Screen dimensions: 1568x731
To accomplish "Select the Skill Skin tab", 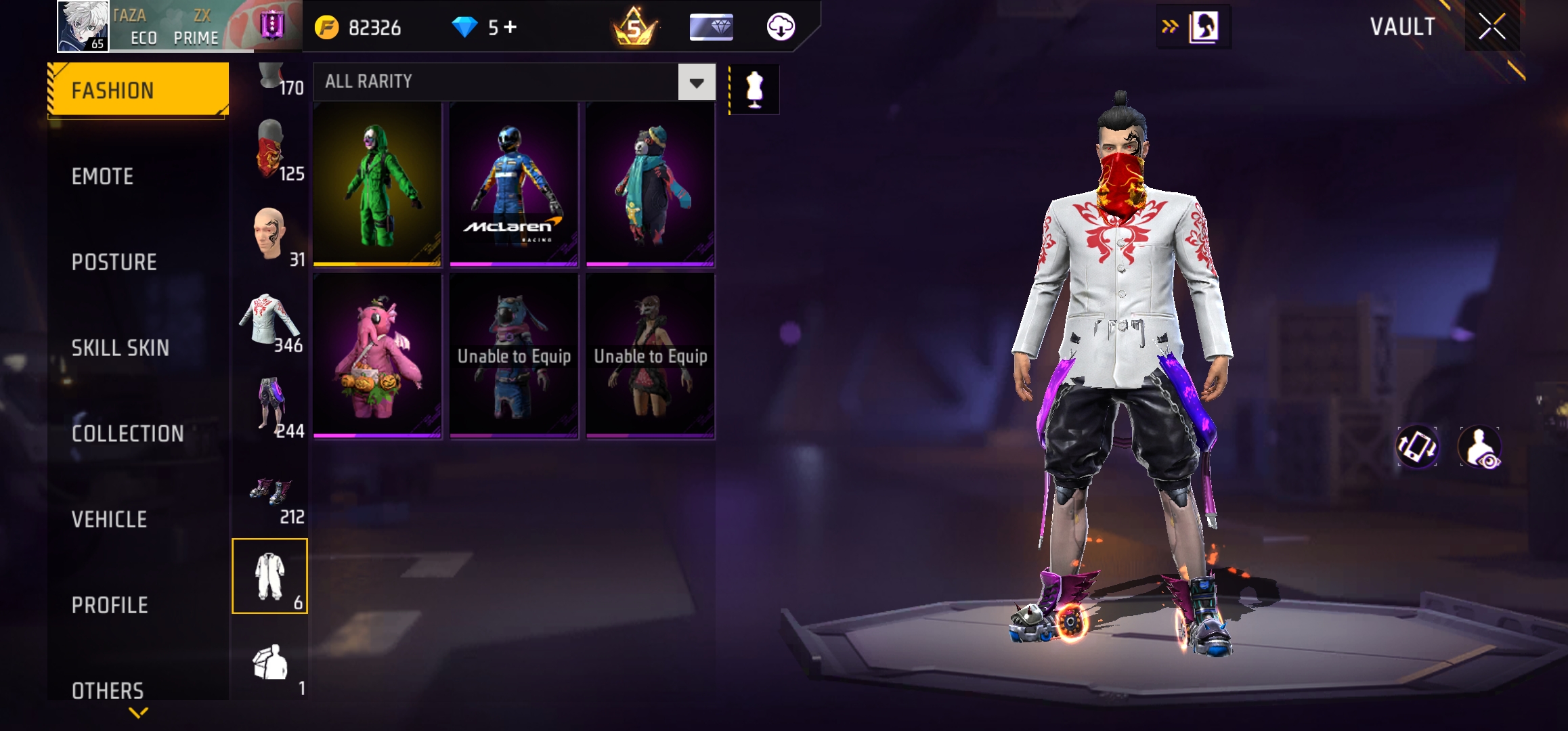I will [120, 348].
